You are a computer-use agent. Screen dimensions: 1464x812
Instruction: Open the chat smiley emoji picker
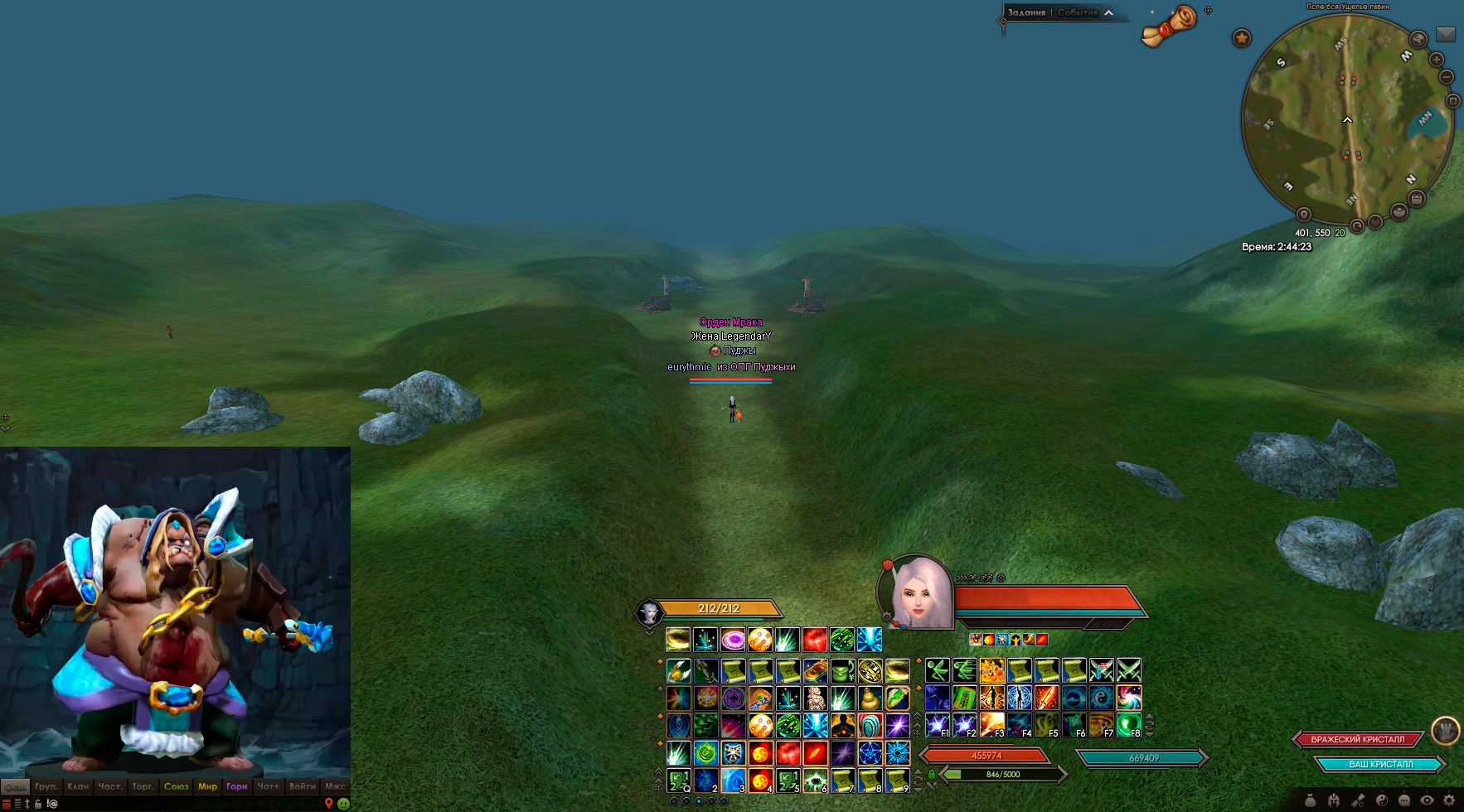coord(343,803)
